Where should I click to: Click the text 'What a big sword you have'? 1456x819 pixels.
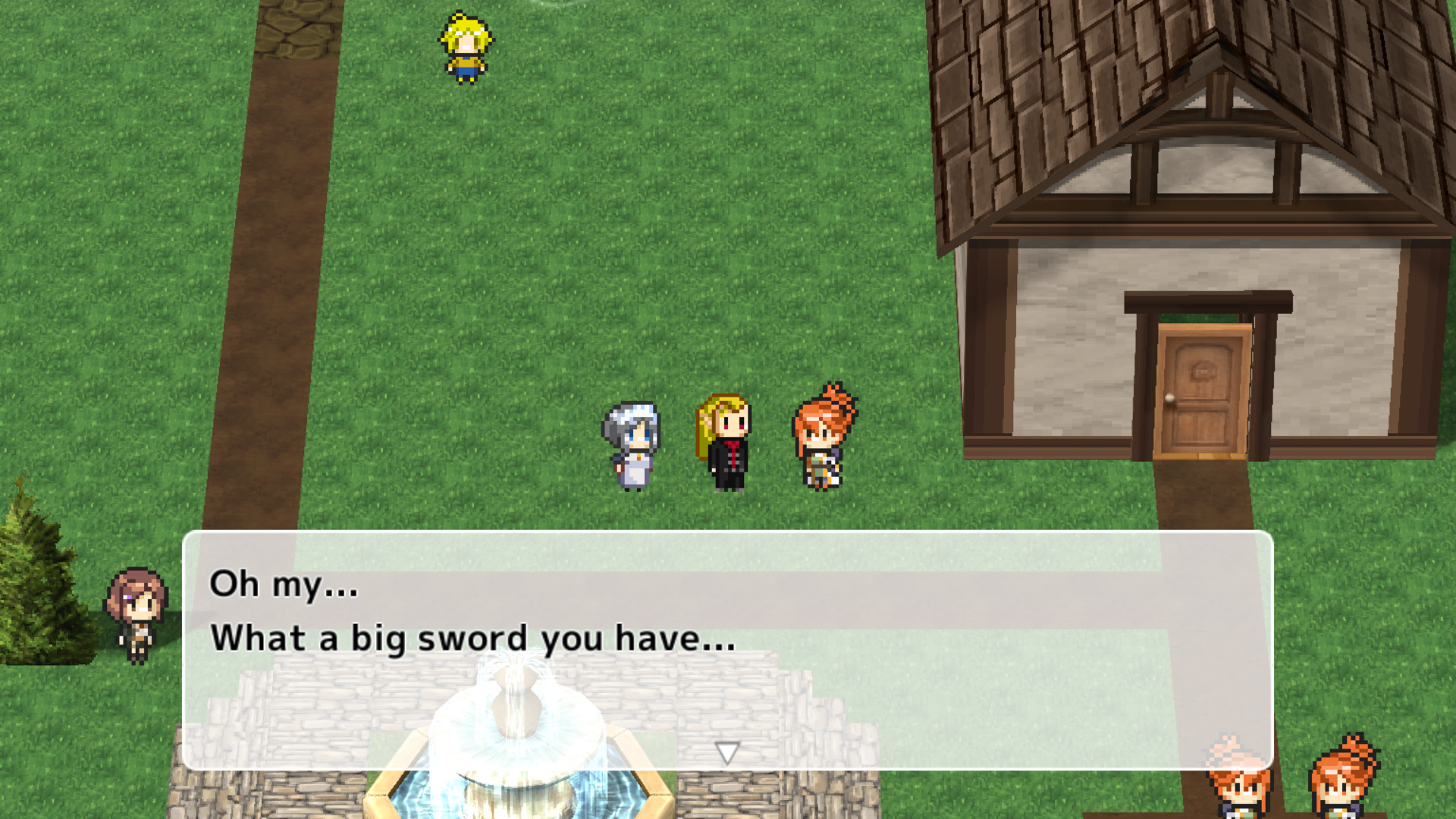click(474, 639)
